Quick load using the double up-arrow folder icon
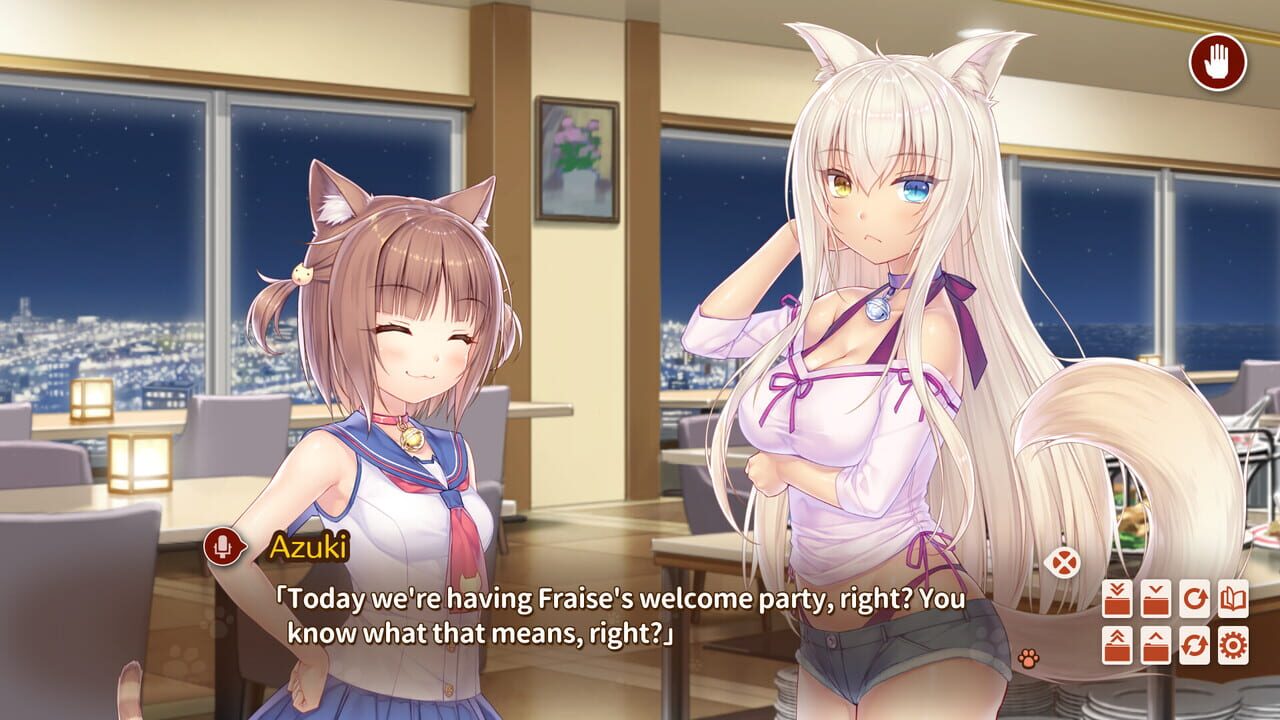The width and height of the screenshot is (1280, 720). coord(1117,645)
